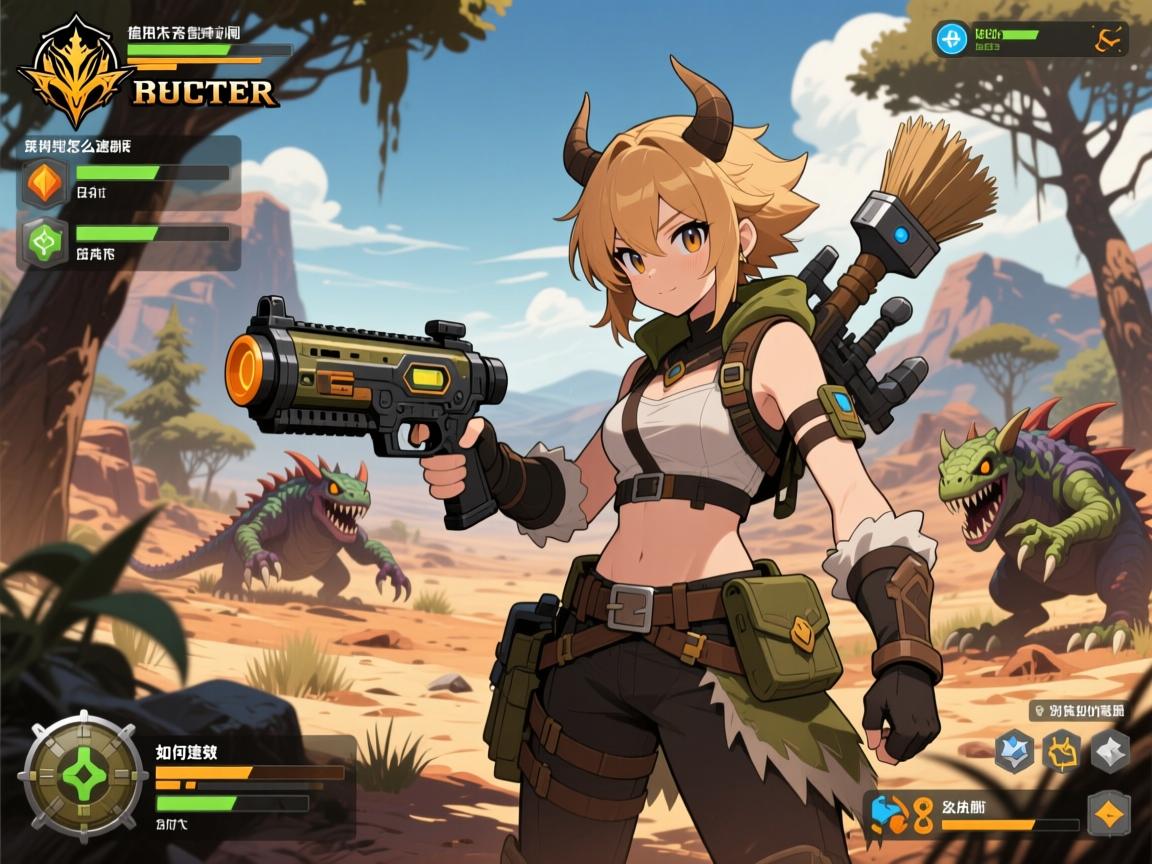Click the orange diamond button on dark square
The image size is (1152, 864).
(1108, 813)
